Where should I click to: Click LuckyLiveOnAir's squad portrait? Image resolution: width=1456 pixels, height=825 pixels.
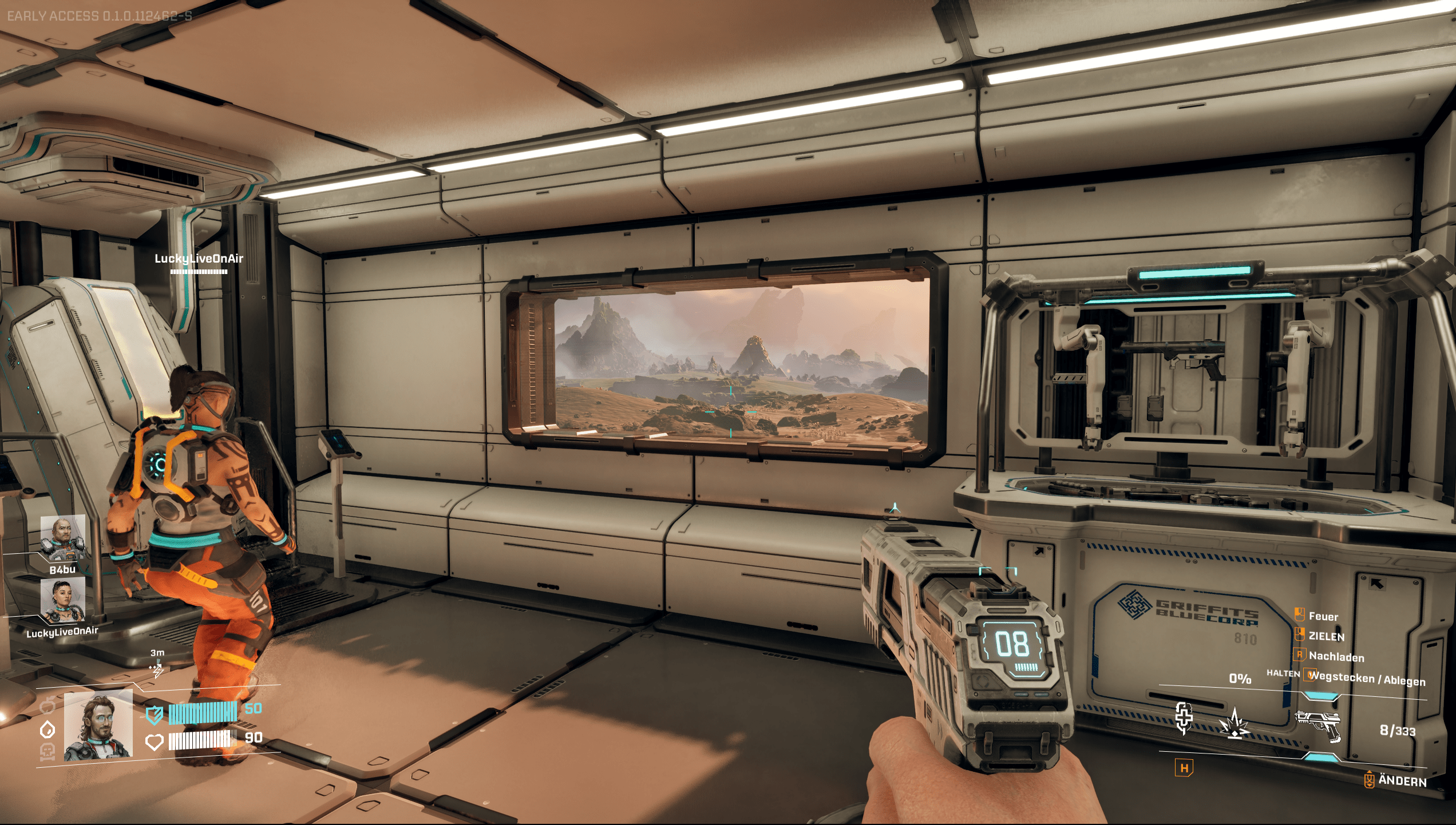coord(63,600)
